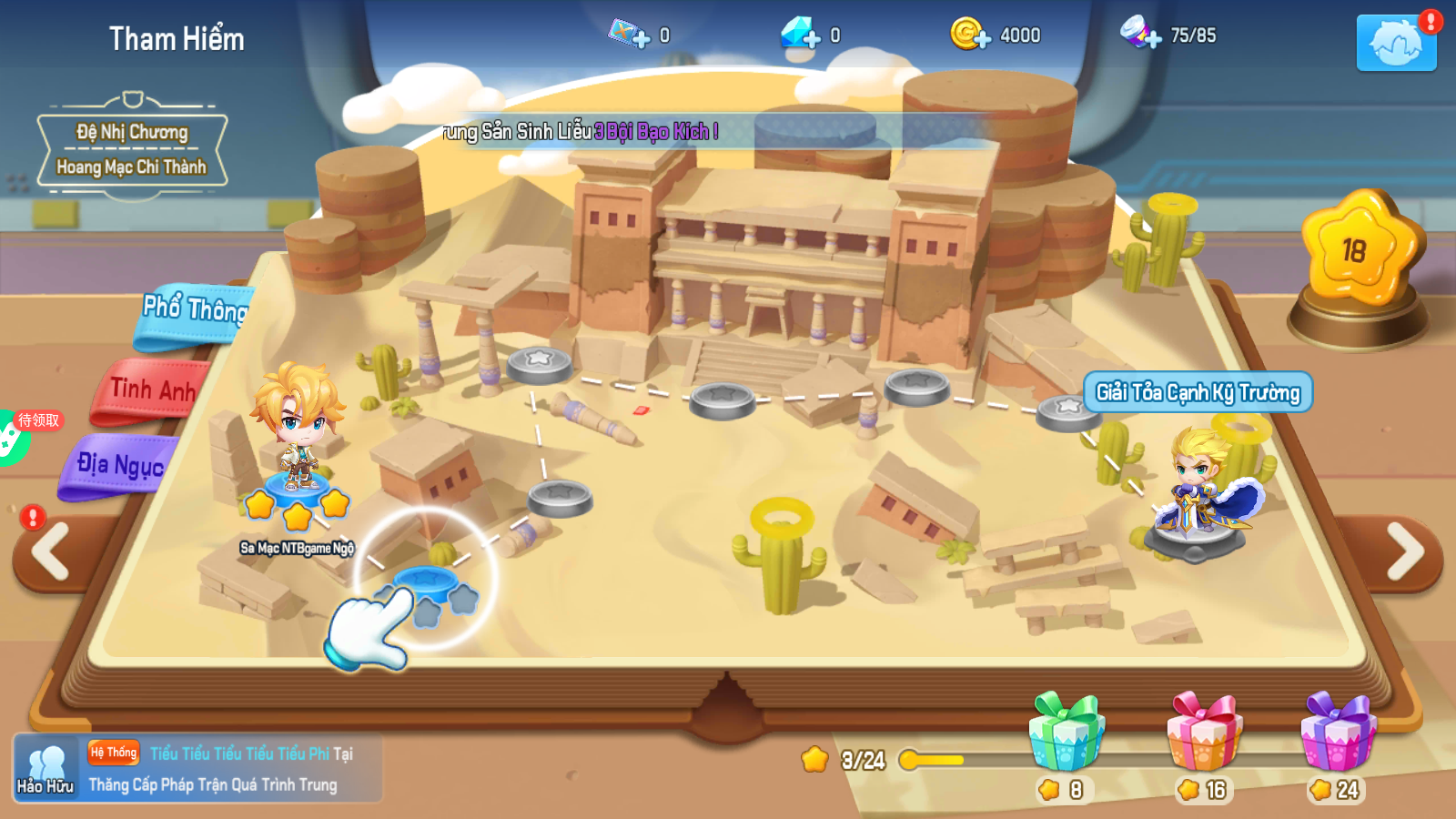The image size is (1456, 819).
Task: Select the highlighted blue stage node under the pointer
Action: point(427,581)
